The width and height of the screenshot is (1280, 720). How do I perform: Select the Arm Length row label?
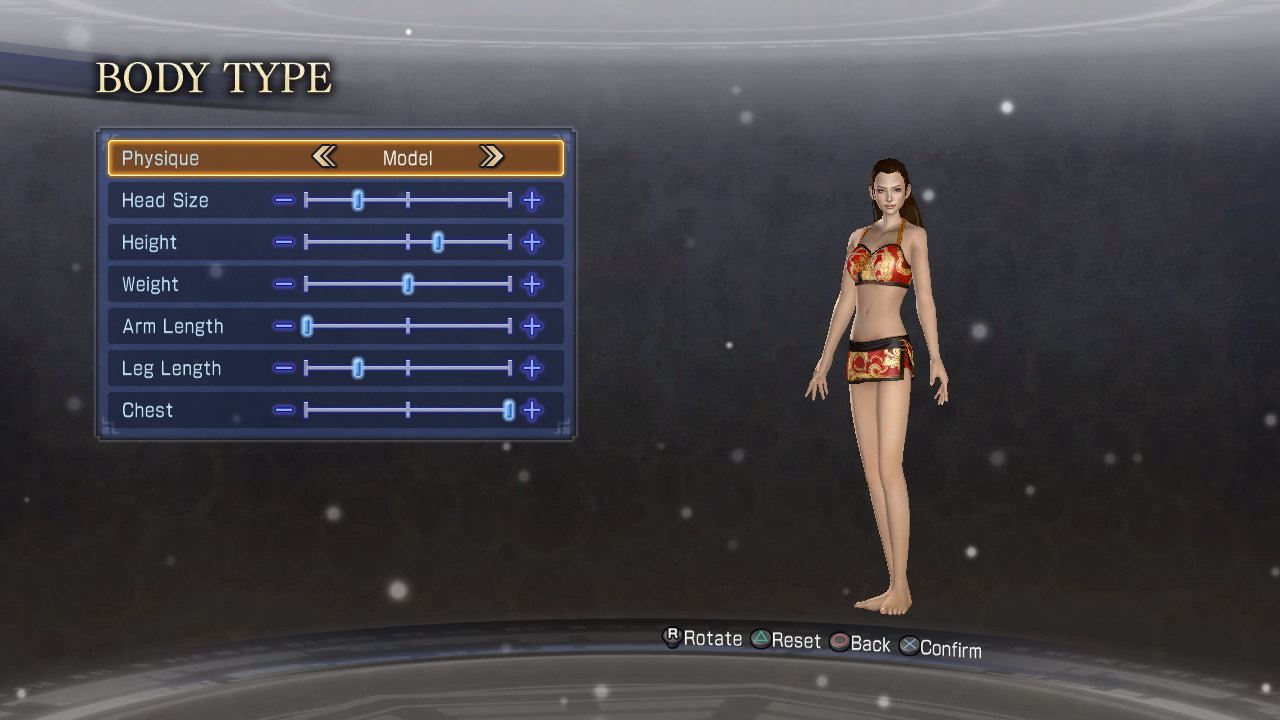(172, 326)
